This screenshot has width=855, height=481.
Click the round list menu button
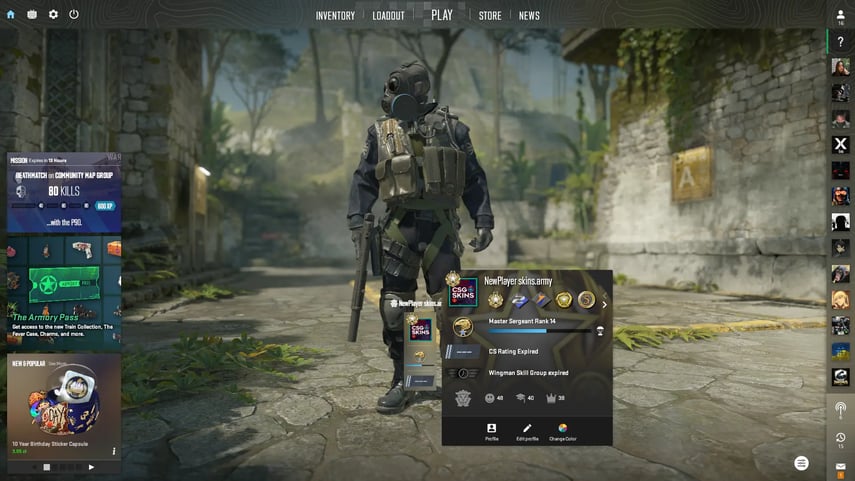click(801, 463)
